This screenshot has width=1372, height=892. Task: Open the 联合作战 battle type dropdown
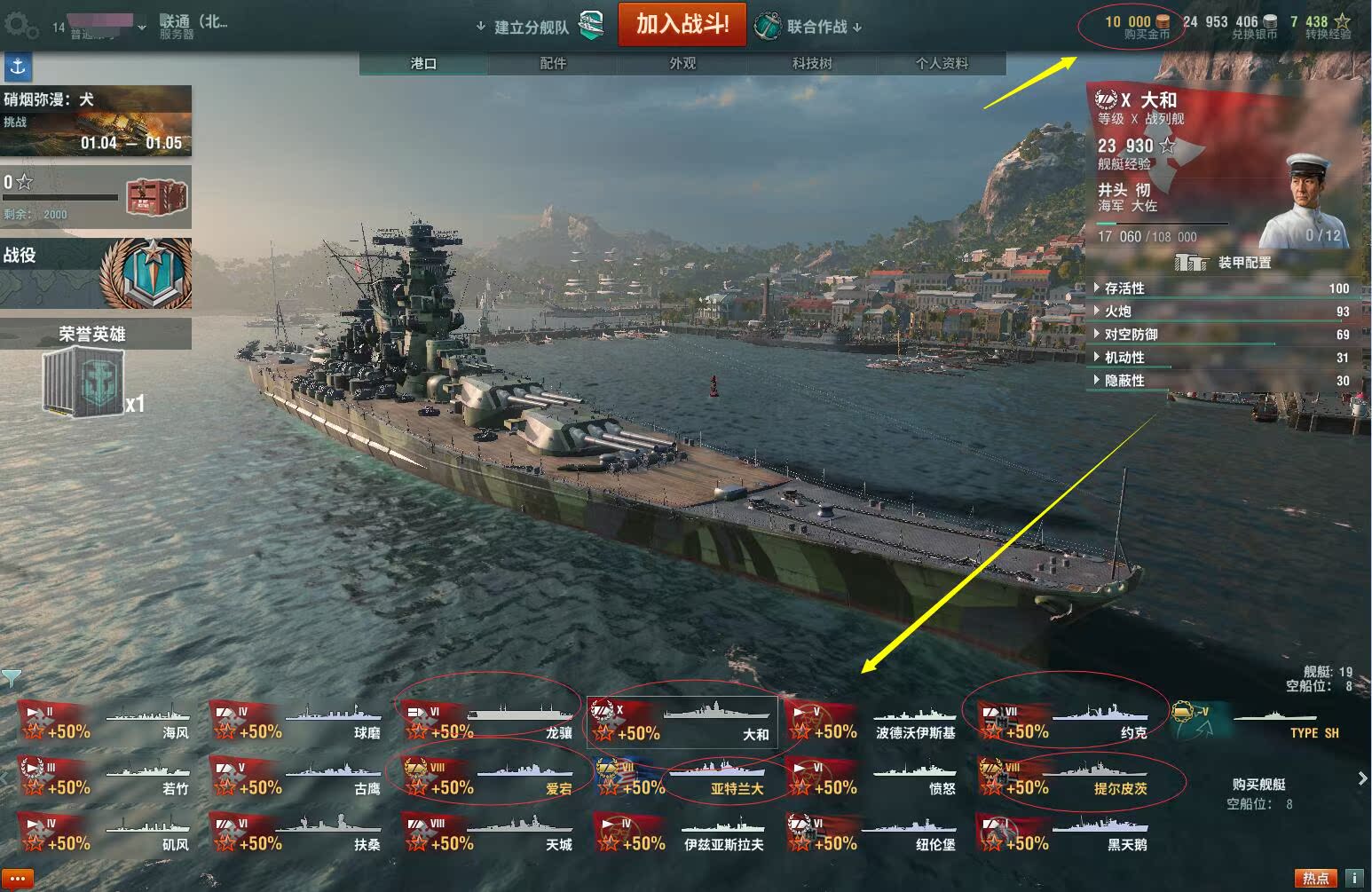point(816,27)
